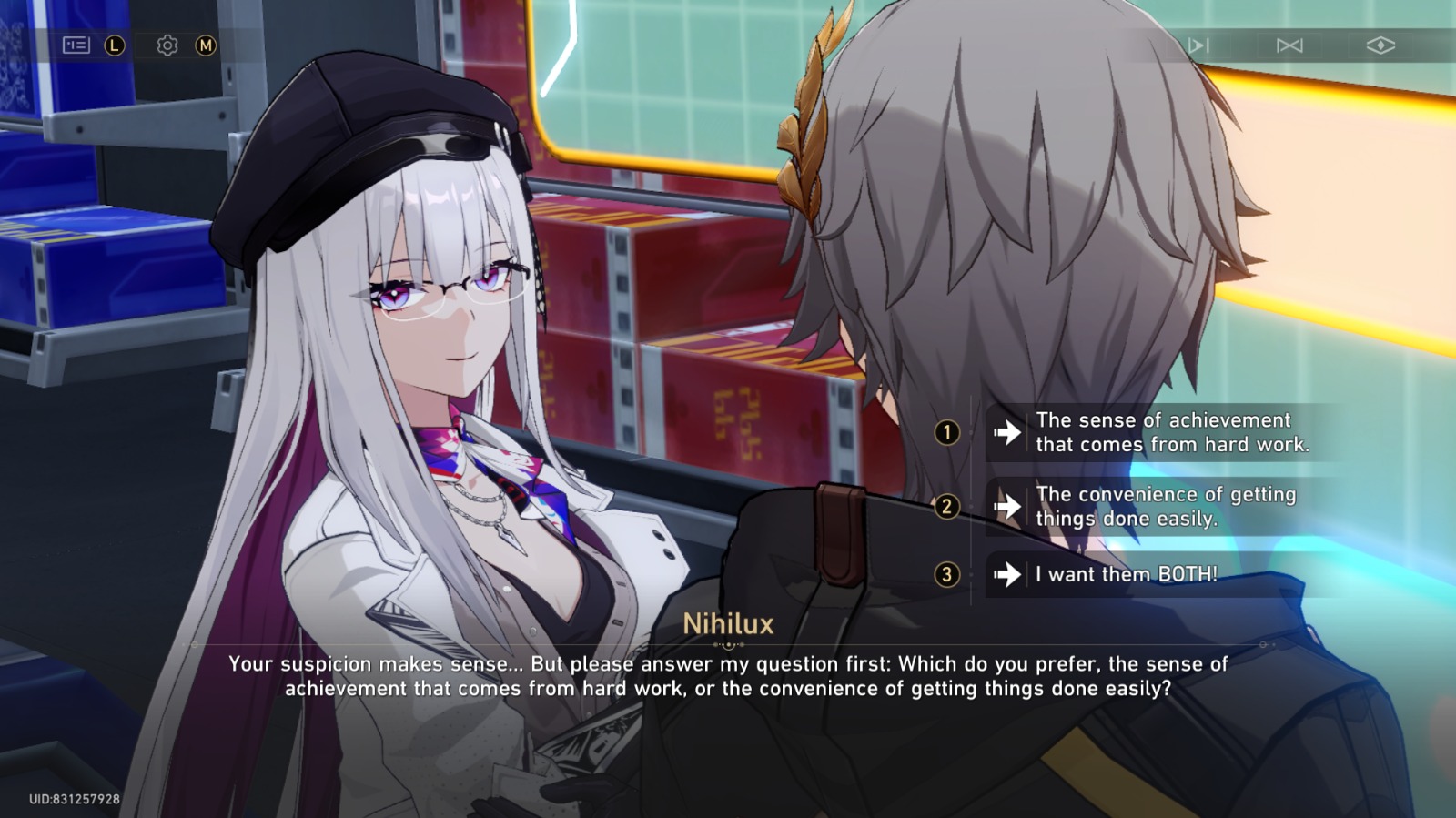Click the bowtie-shaped skip dialogue icon

(x=1289, y=45)
